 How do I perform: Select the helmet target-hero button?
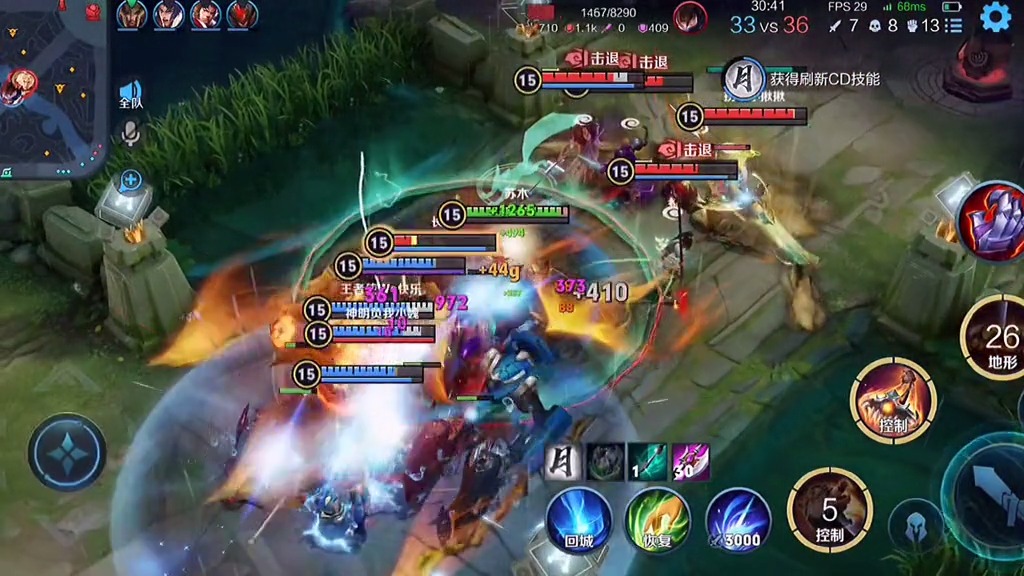916,525
